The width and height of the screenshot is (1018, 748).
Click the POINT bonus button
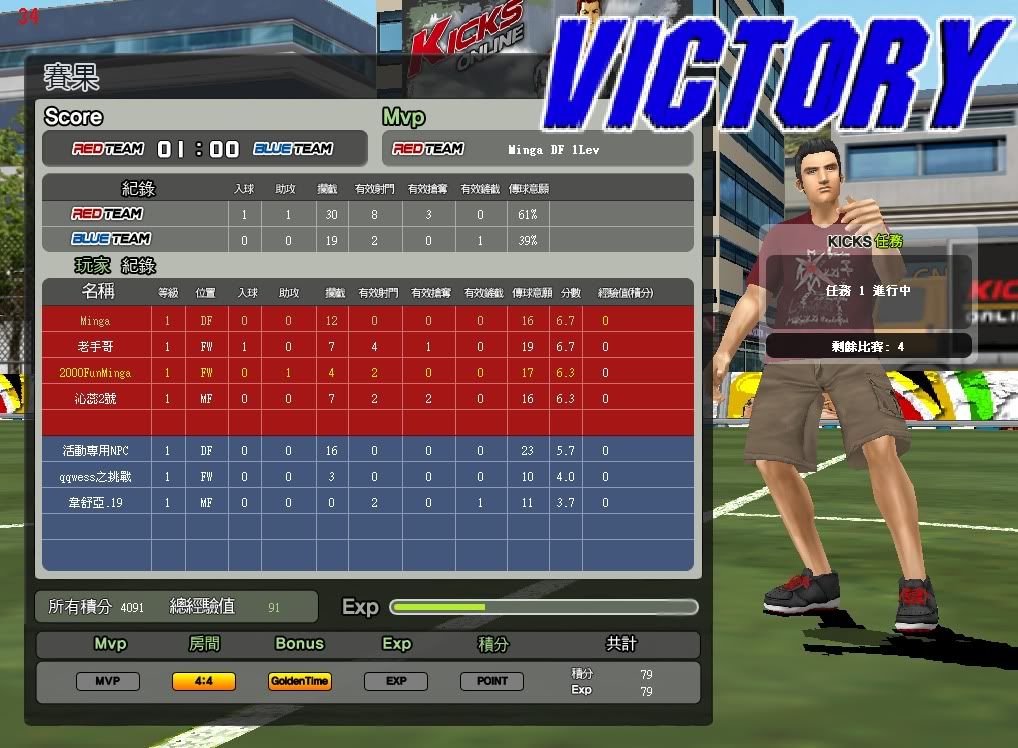pyautogui.click(x=492, y=681)
